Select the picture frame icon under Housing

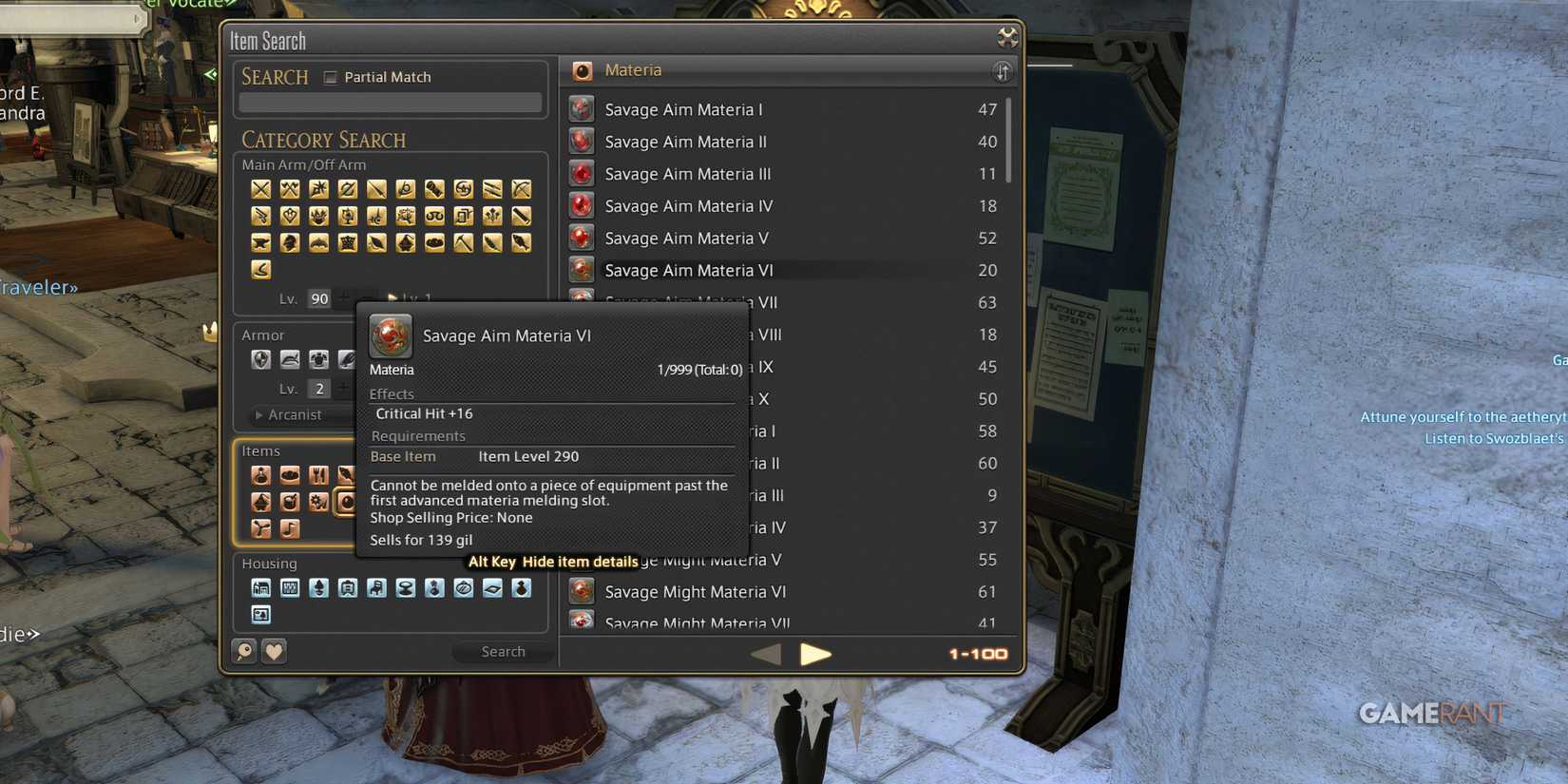[260, 615]
